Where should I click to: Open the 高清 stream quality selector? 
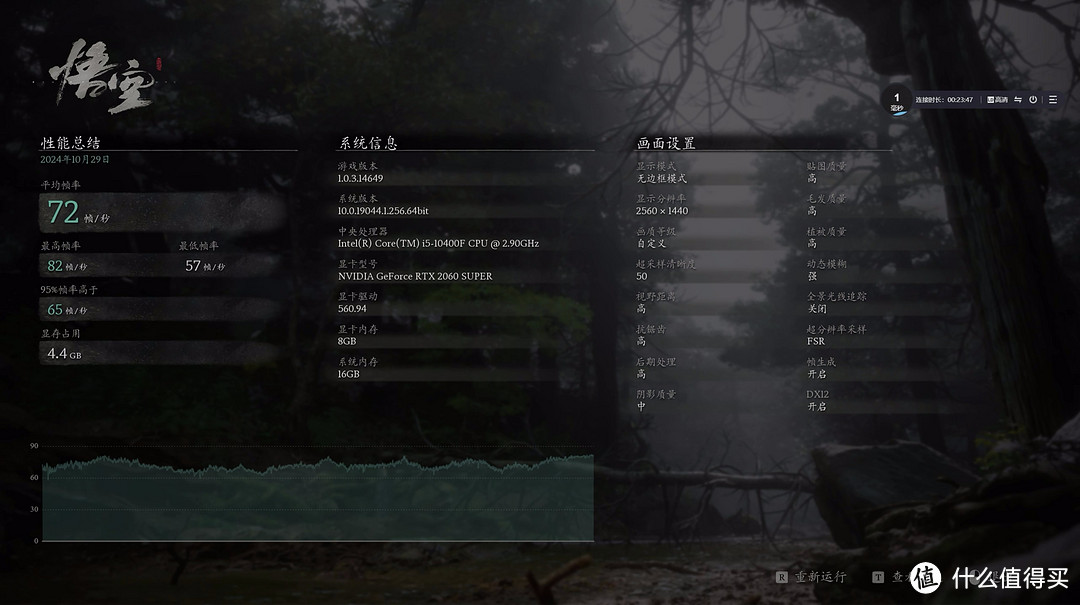[x=997, y=100]
